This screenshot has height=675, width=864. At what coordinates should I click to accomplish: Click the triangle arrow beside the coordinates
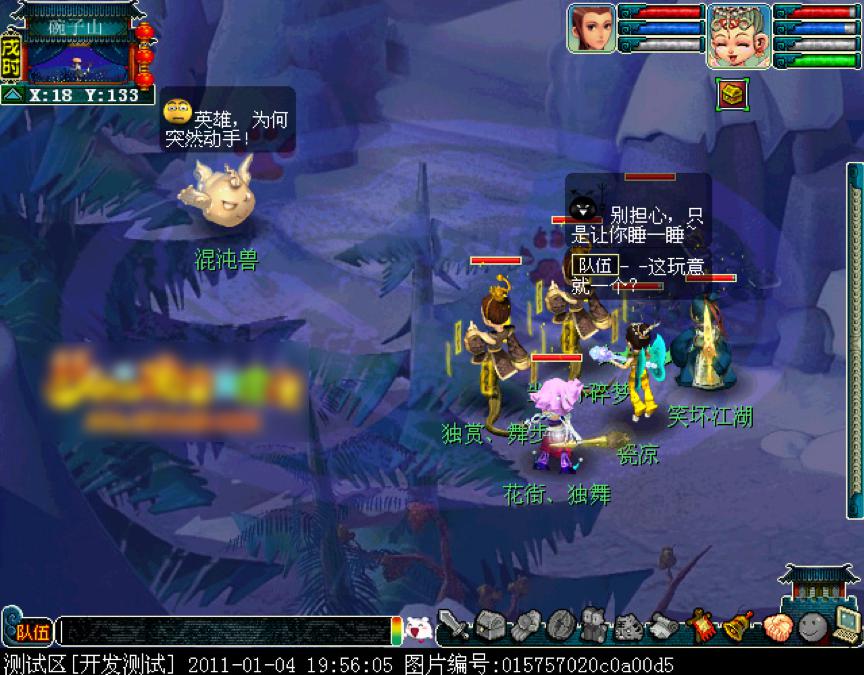click(13, 95)
